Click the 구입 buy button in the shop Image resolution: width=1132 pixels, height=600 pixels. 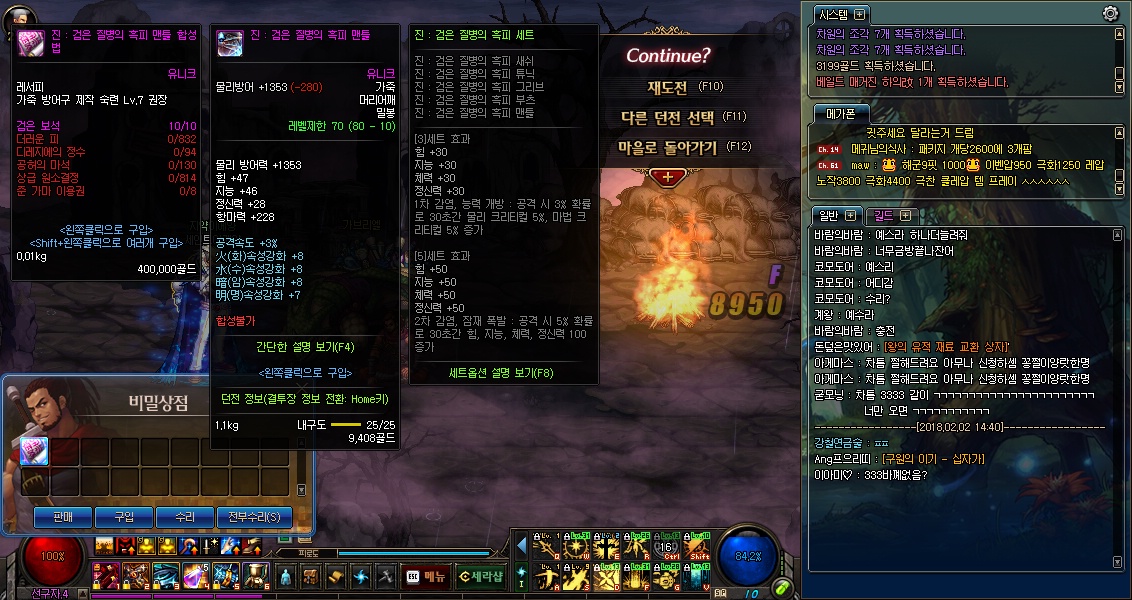[x=124, y=517]
